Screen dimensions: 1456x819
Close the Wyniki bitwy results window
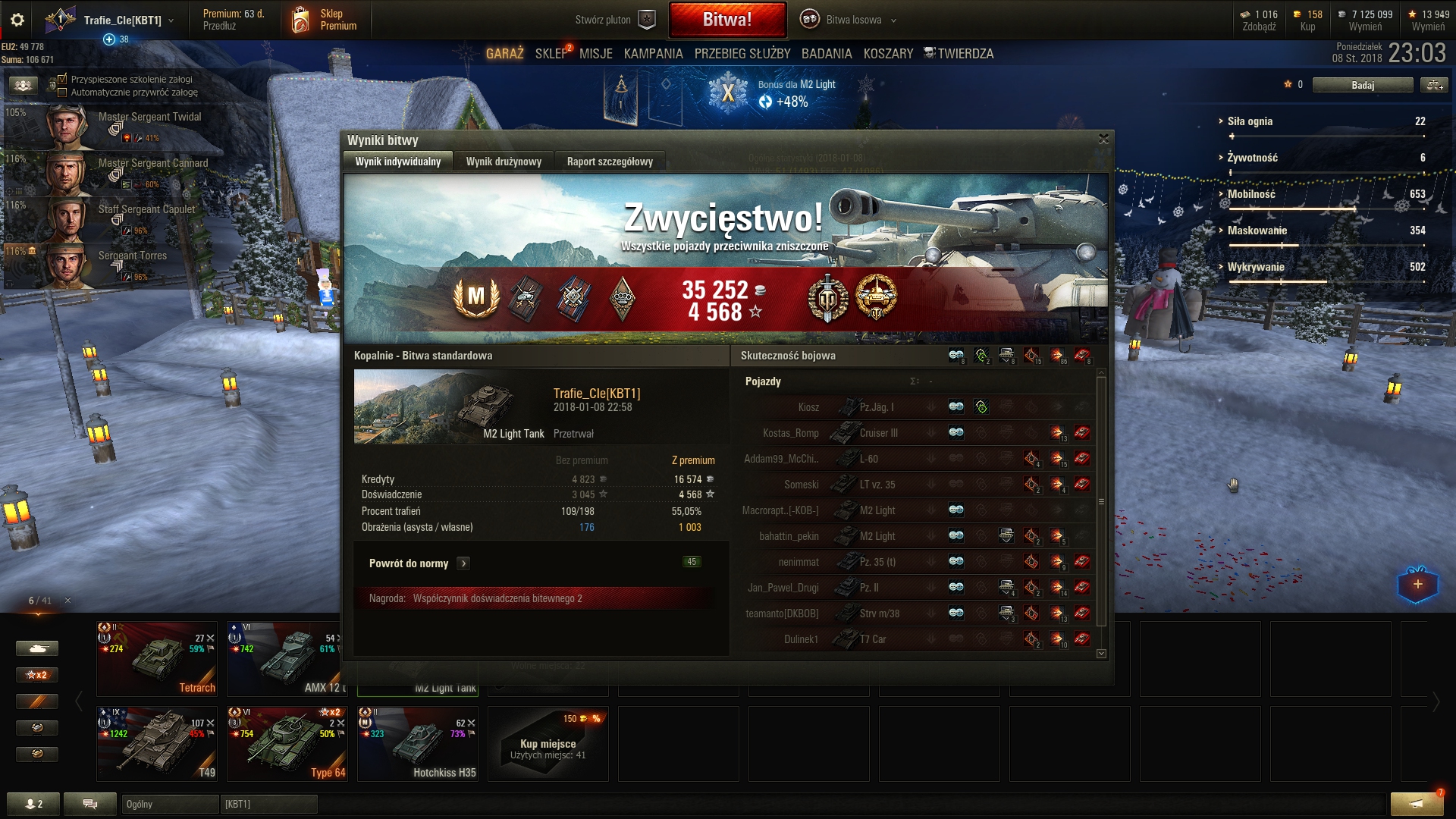[x=1103, y=139]
